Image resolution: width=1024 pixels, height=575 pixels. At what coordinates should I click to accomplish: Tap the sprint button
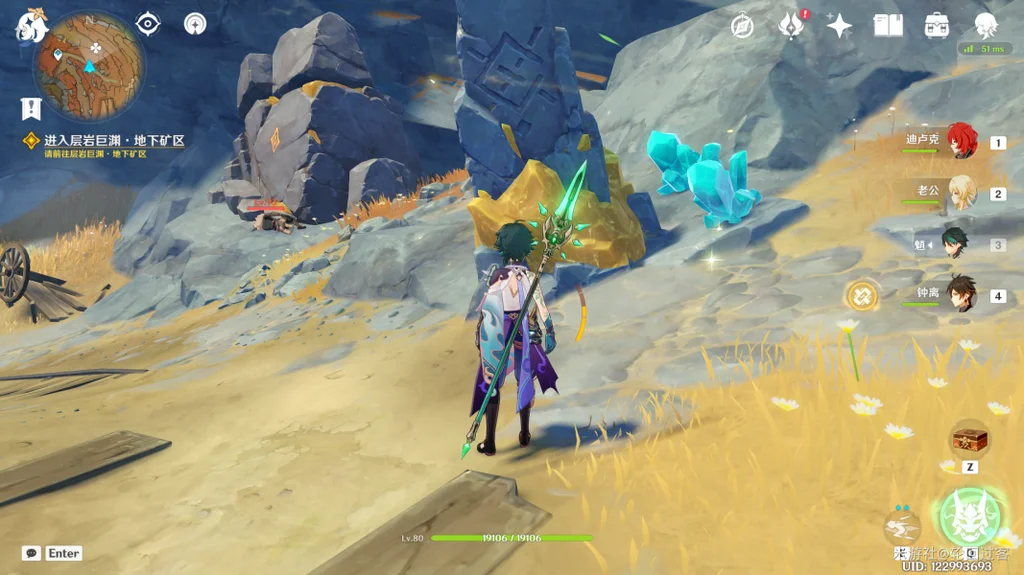pos(901,527)
